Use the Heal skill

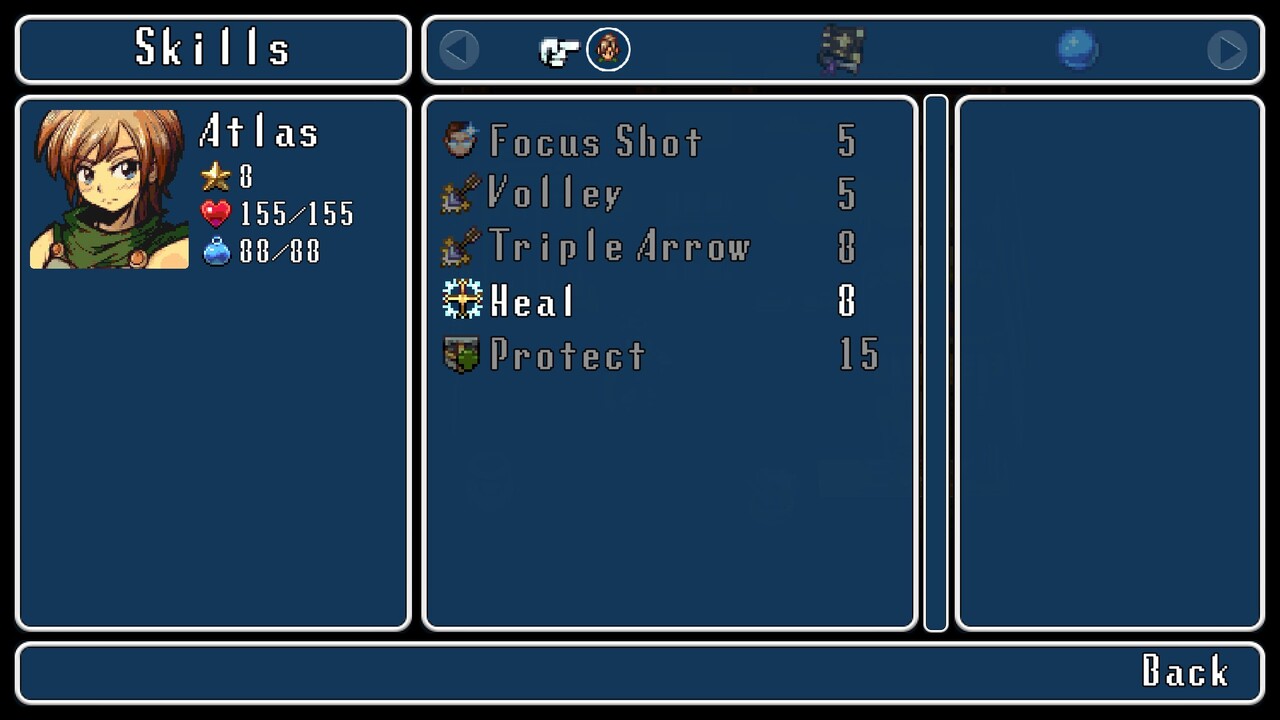tap(531, 300)
